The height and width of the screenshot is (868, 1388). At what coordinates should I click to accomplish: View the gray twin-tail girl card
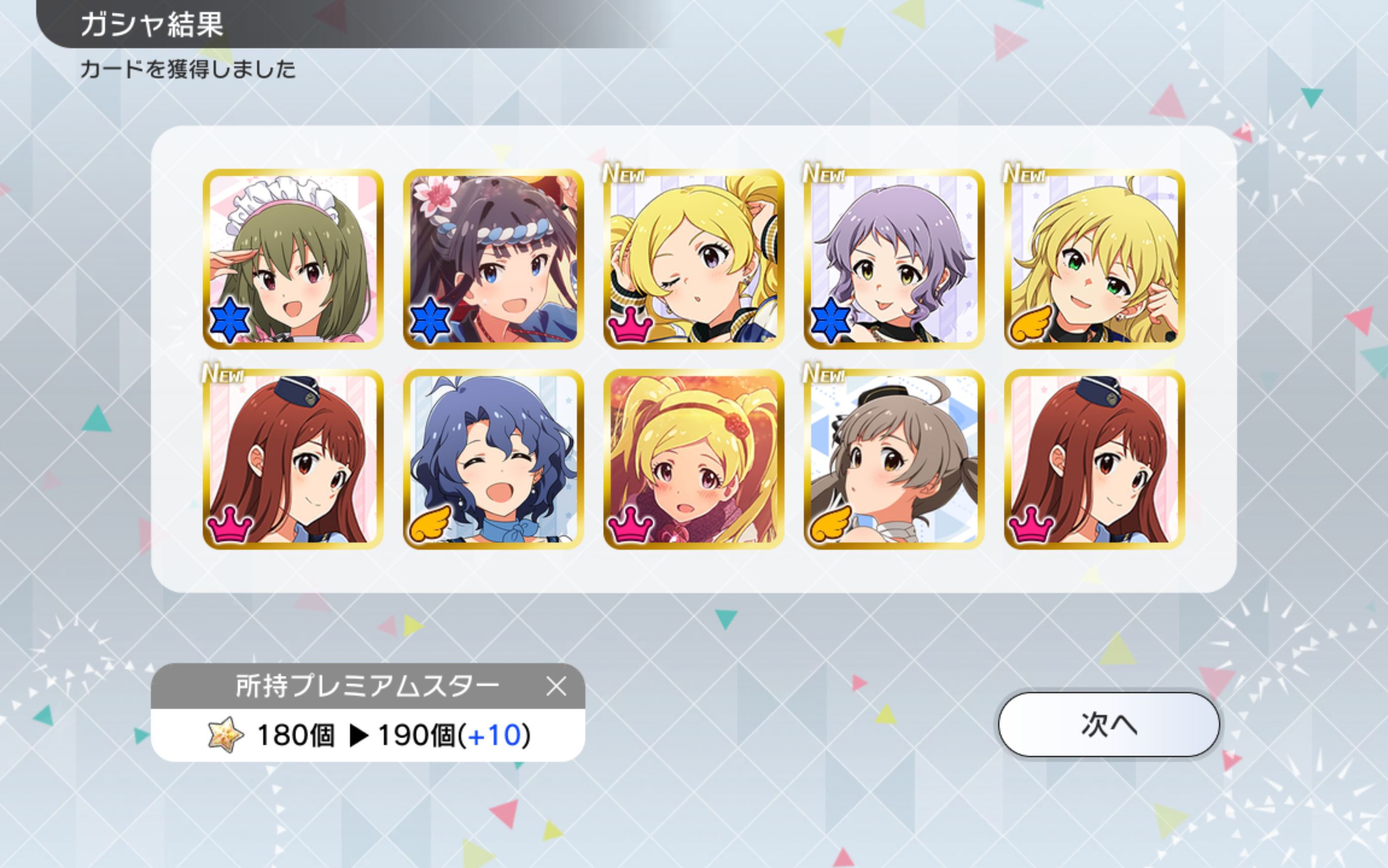894,459
